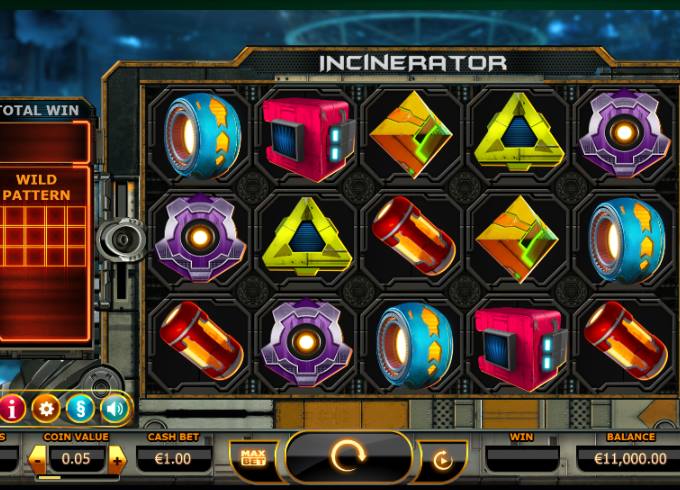680x490 pixels.
Task: Show the game rules paragraph icon
Action: click(81, 407)
